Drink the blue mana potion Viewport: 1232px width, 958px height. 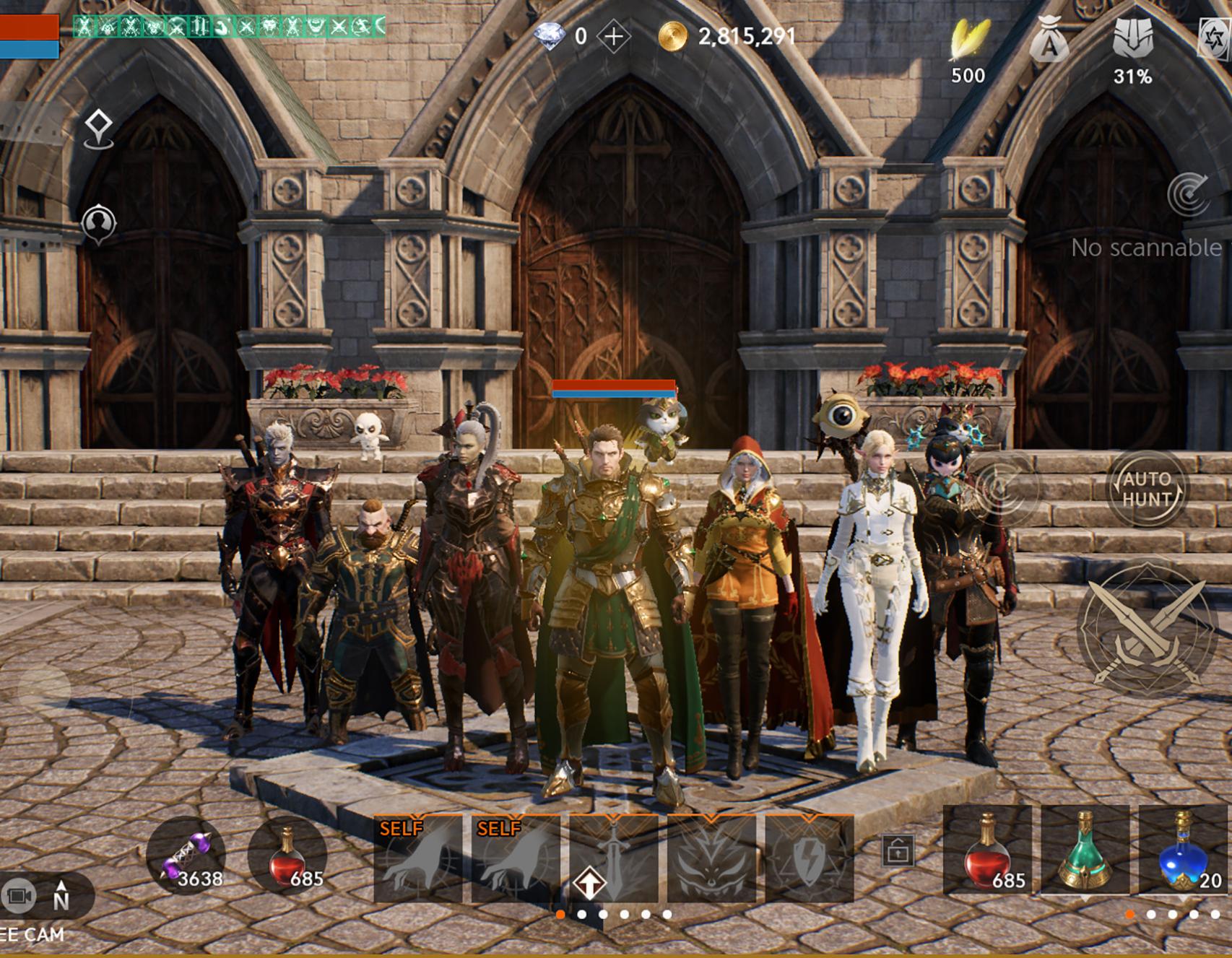click(x=1183, y=850)
